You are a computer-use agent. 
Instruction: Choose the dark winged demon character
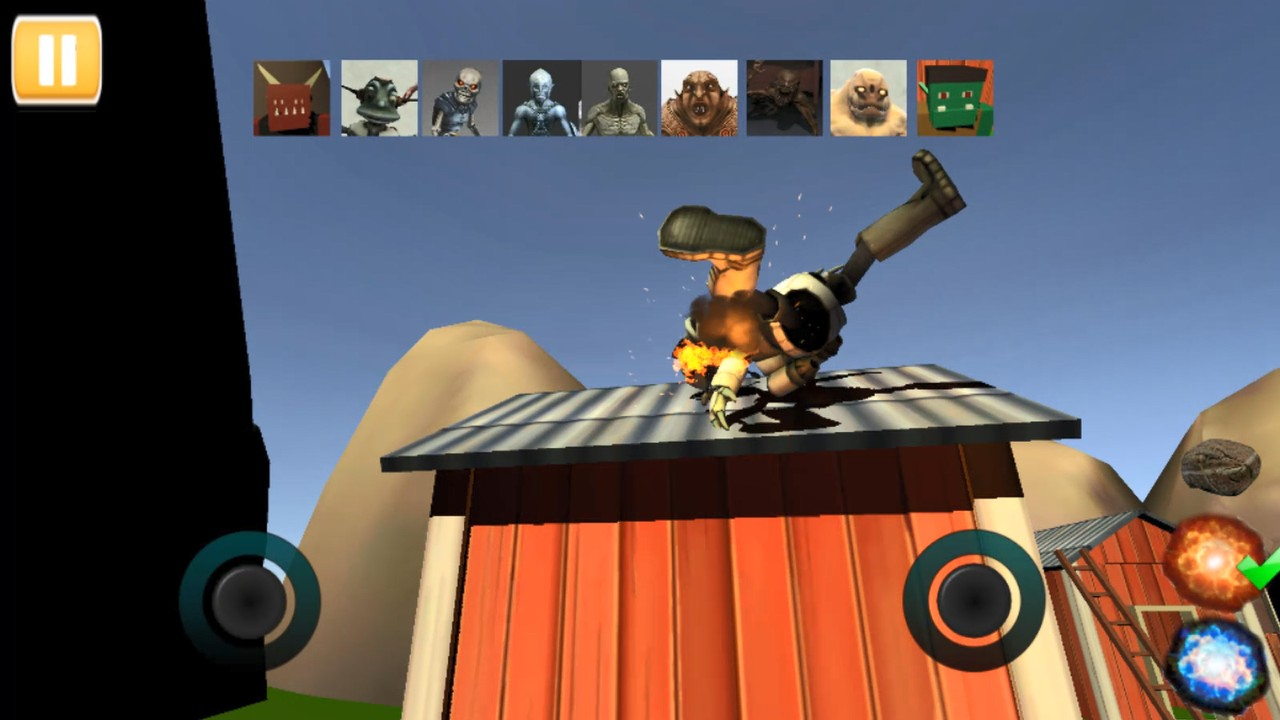[x=783, y=96]
